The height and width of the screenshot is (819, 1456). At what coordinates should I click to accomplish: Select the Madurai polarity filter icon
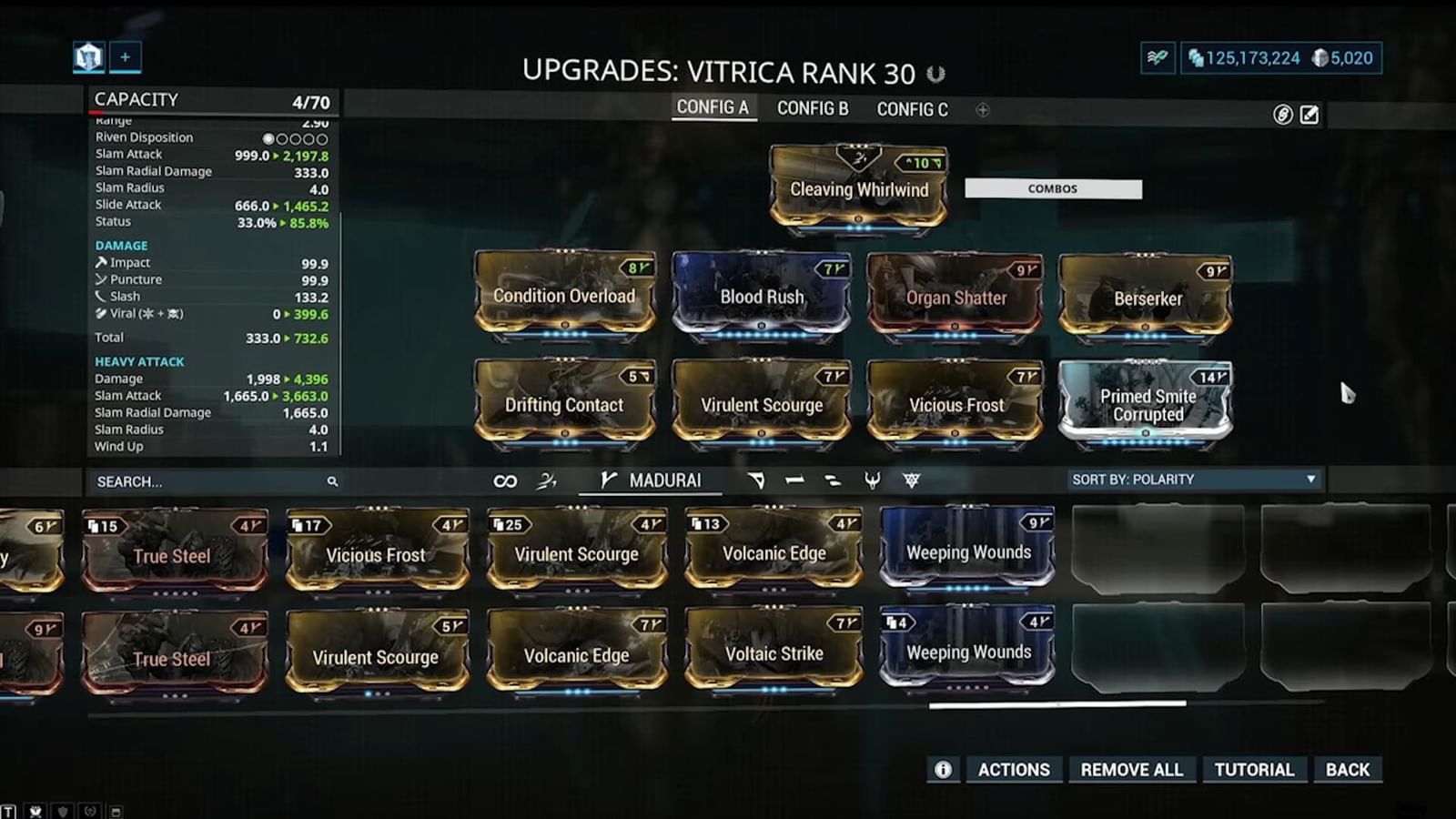click(x=607, y=480)
